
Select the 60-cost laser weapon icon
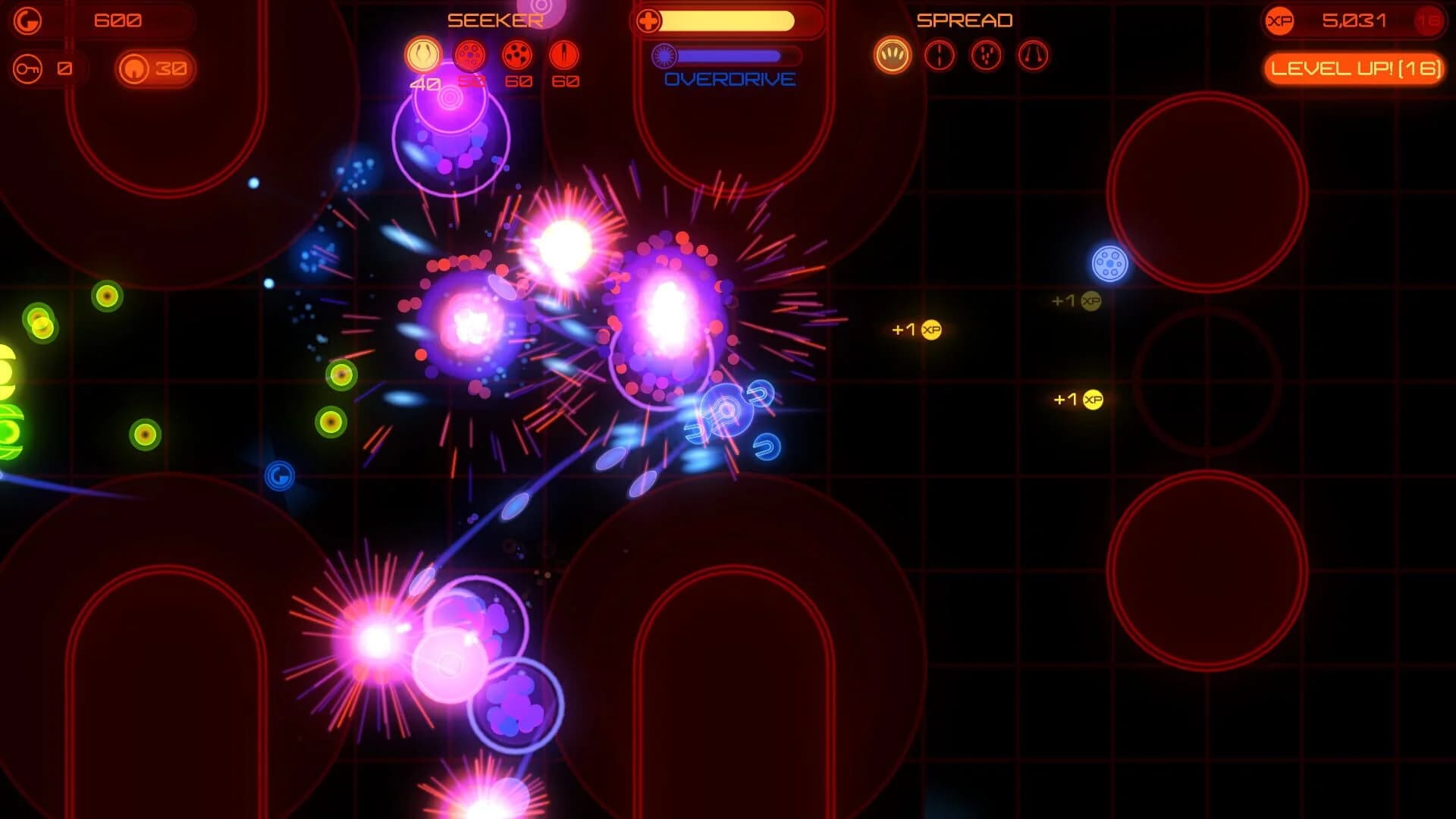tap(565, 54)
